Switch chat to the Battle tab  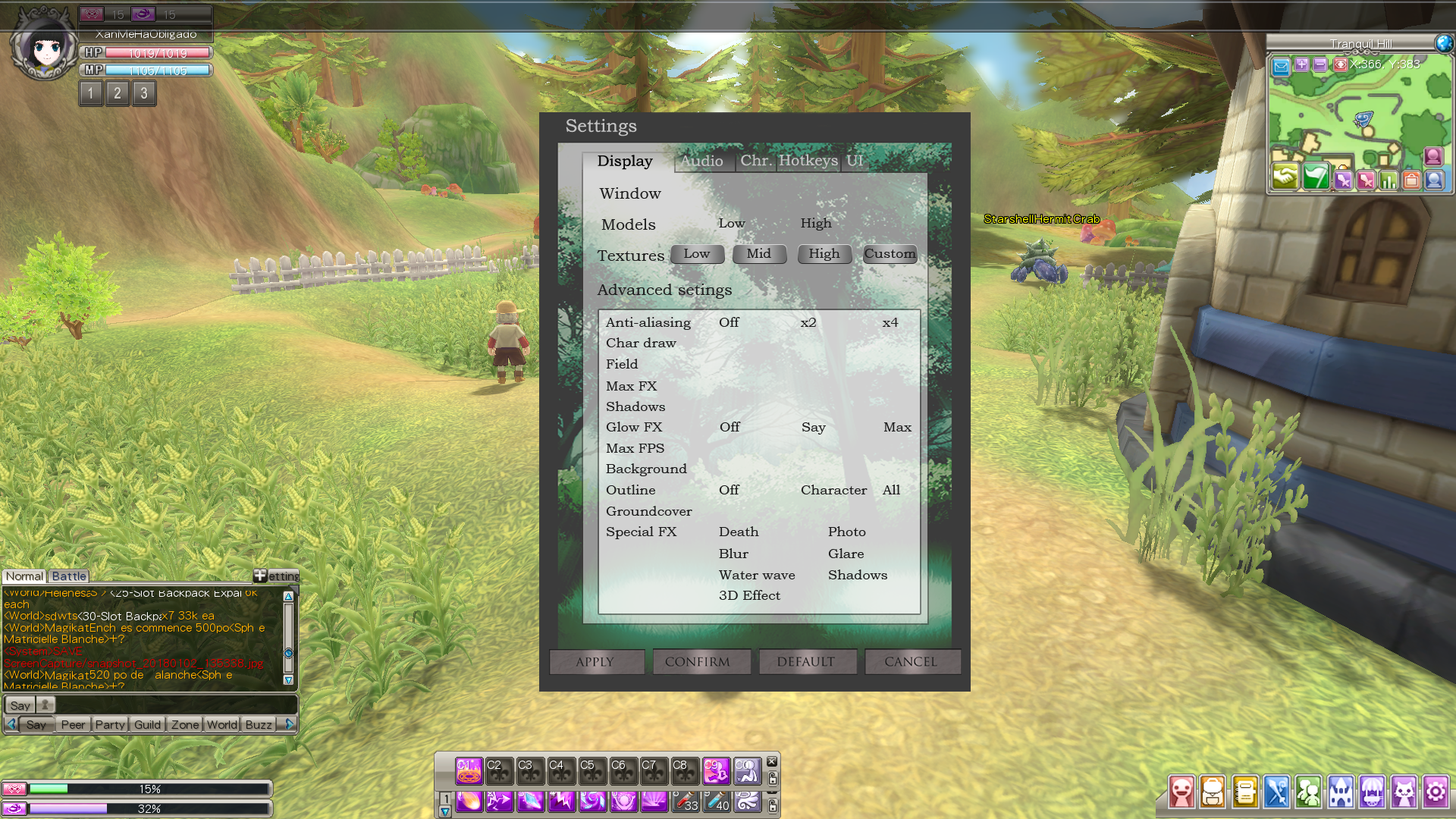coord(69,576)
